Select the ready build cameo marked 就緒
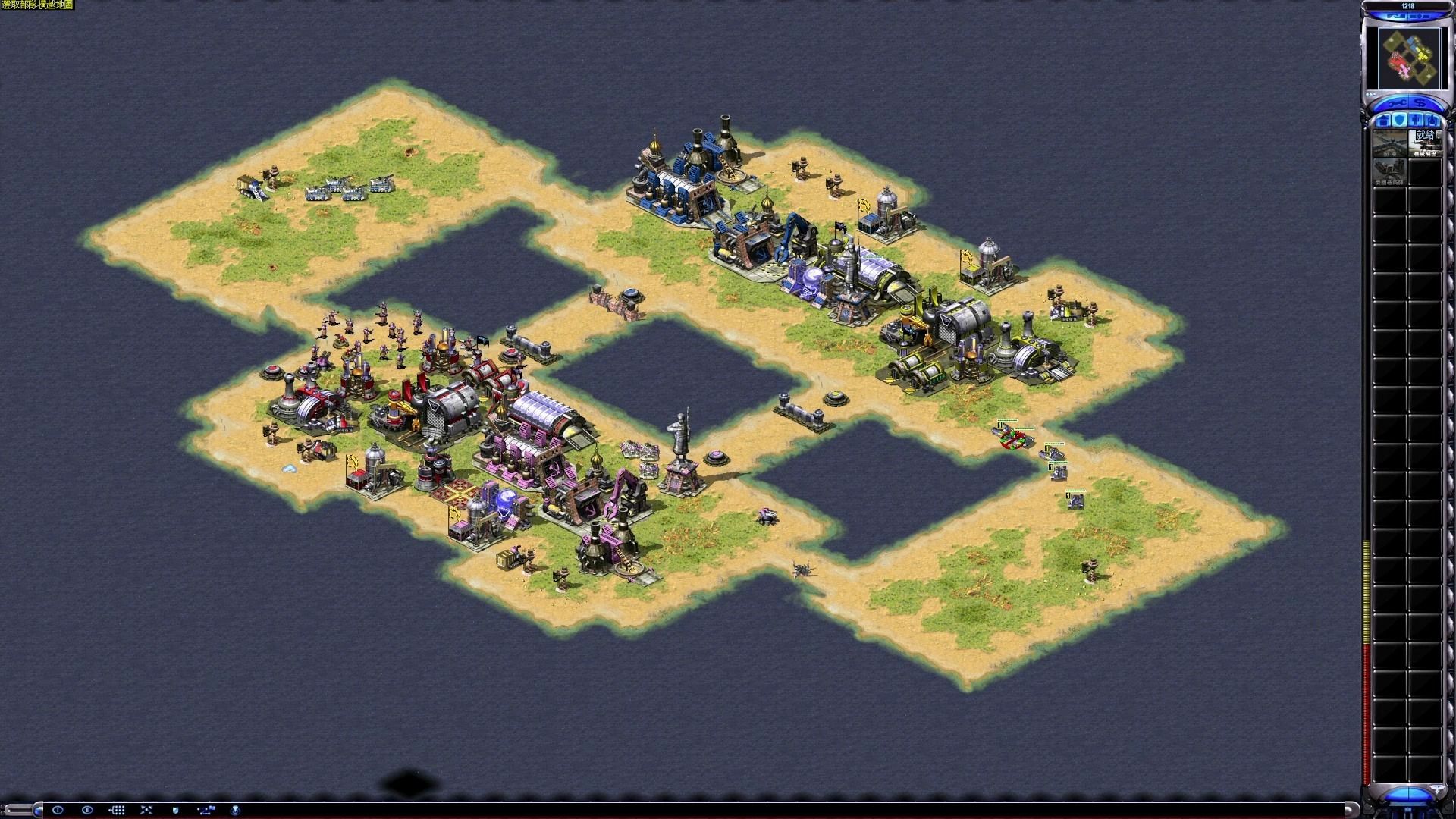The width and height of the screenshot is (1456, 819). click(1425, 143)
